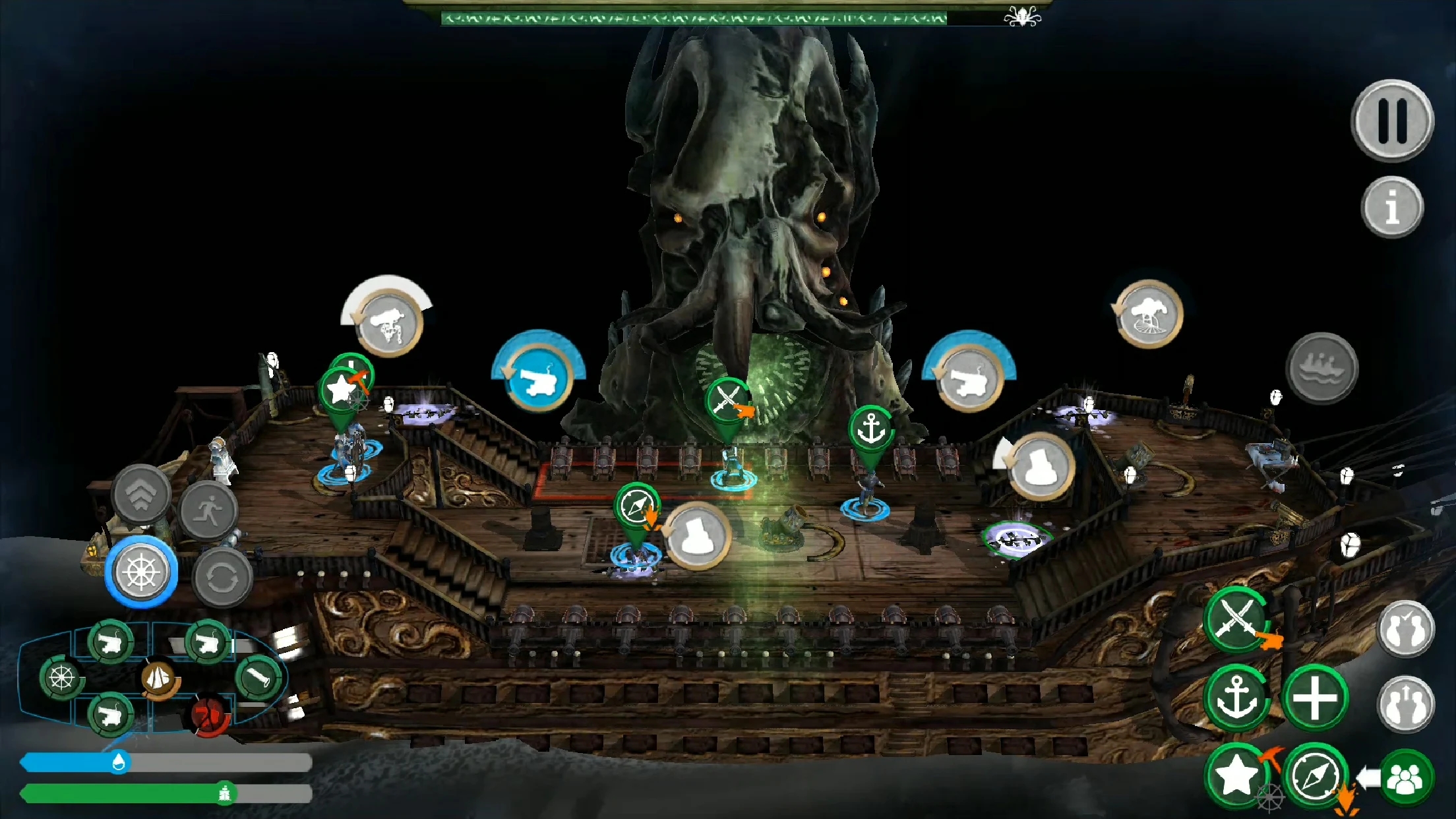Click the crew pair button with checkmark
The width and height of the screenshot is (1456, 819).
click(1406, 629)
